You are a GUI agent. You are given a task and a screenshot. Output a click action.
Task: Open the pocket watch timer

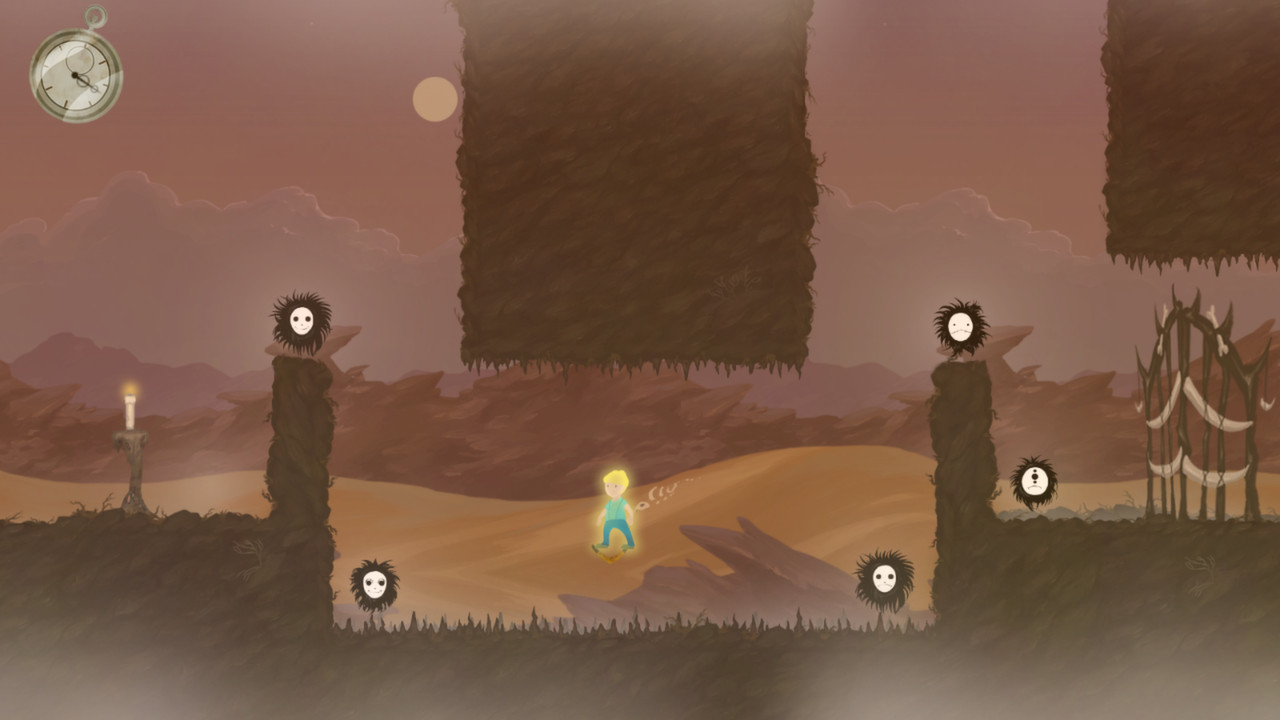pos(75,73)
